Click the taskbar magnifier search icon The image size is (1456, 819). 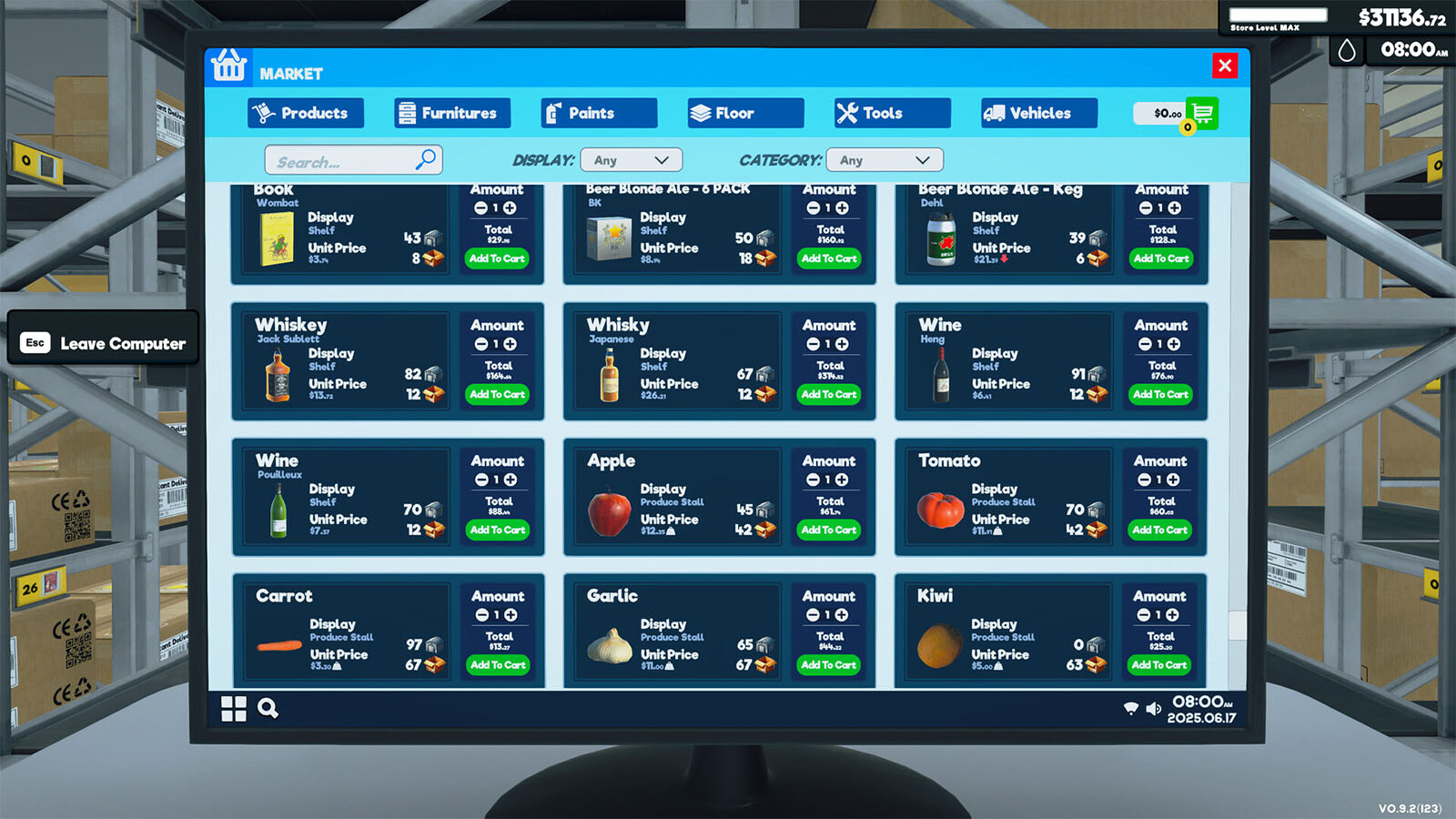[x=268, y=708]
